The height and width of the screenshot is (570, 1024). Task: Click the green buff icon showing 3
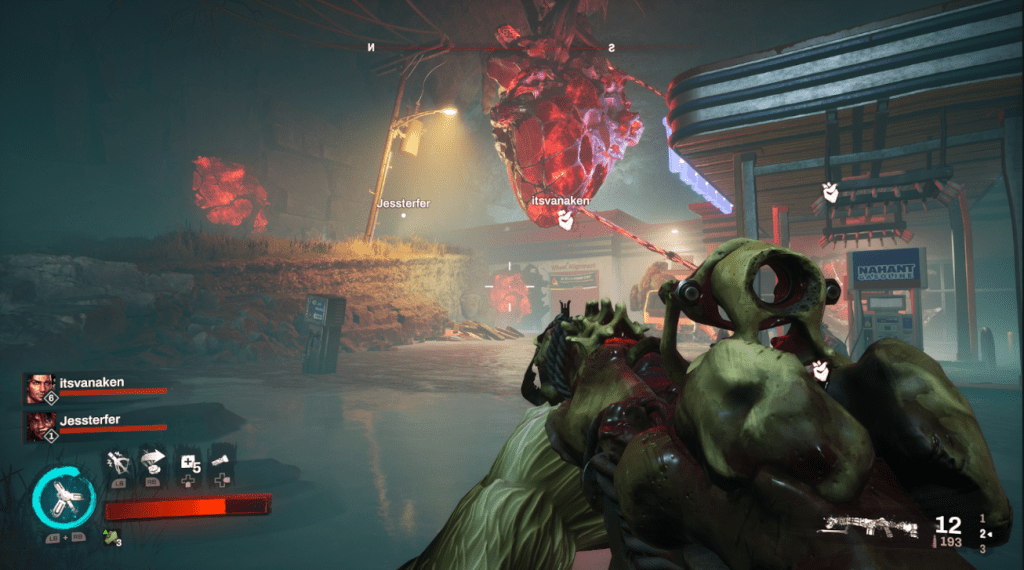pos(112,540)
